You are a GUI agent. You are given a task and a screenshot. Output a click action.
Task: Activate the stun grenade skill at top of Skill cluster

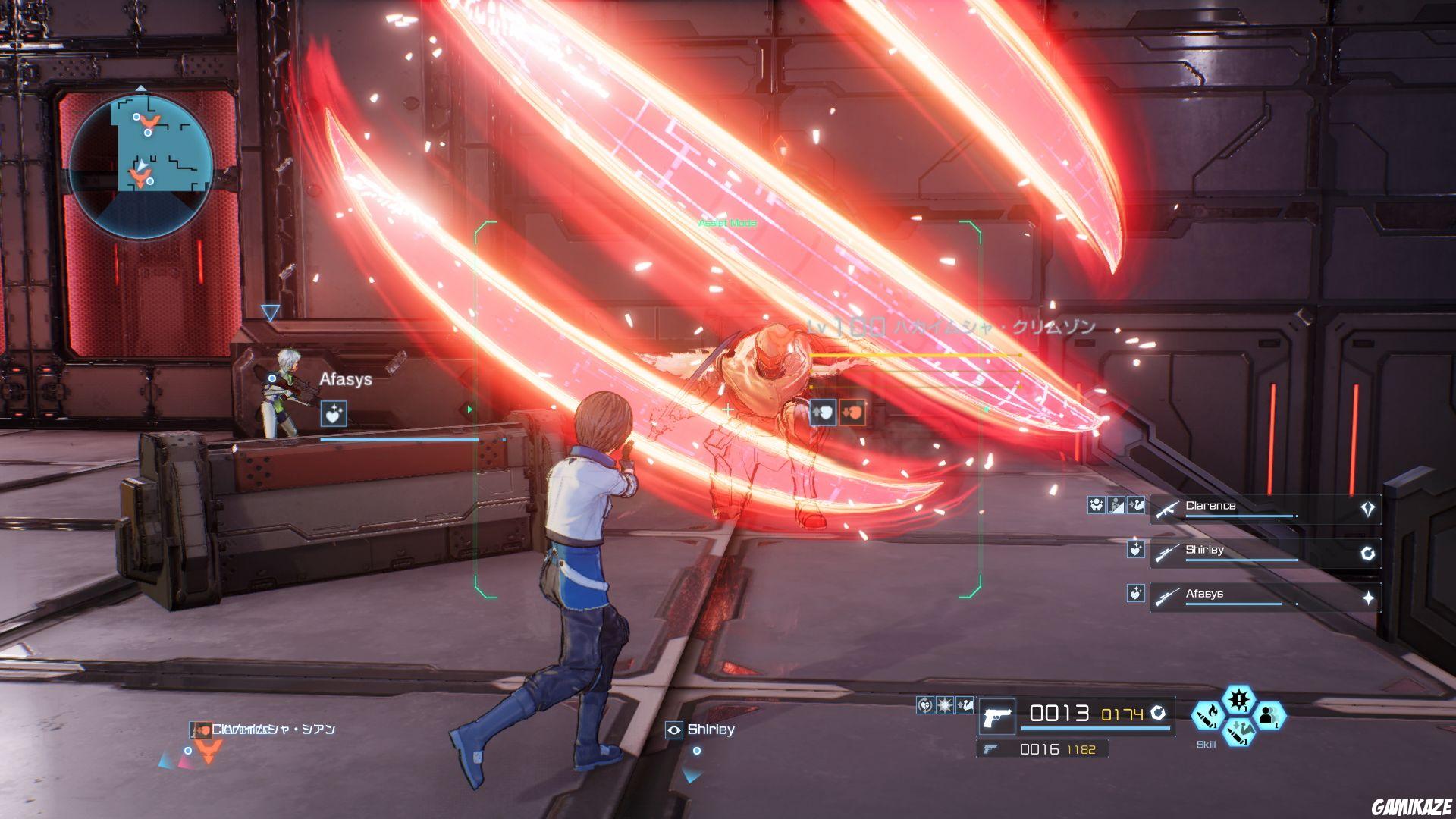click(1238, 699)
